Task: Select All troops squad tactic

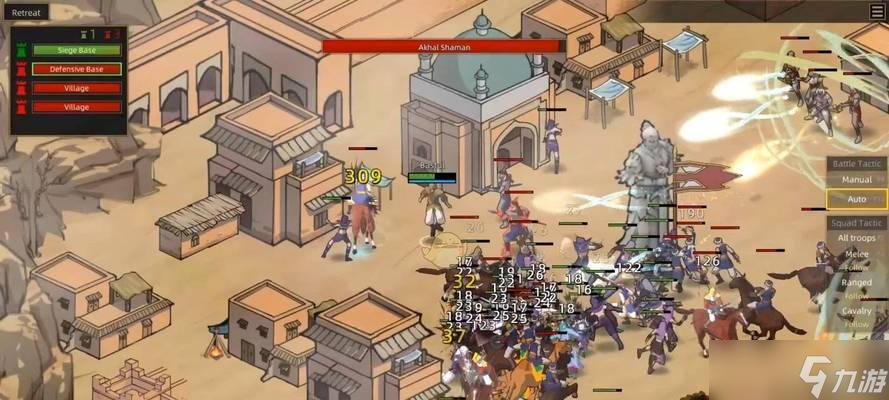Action: pos(856,238)
